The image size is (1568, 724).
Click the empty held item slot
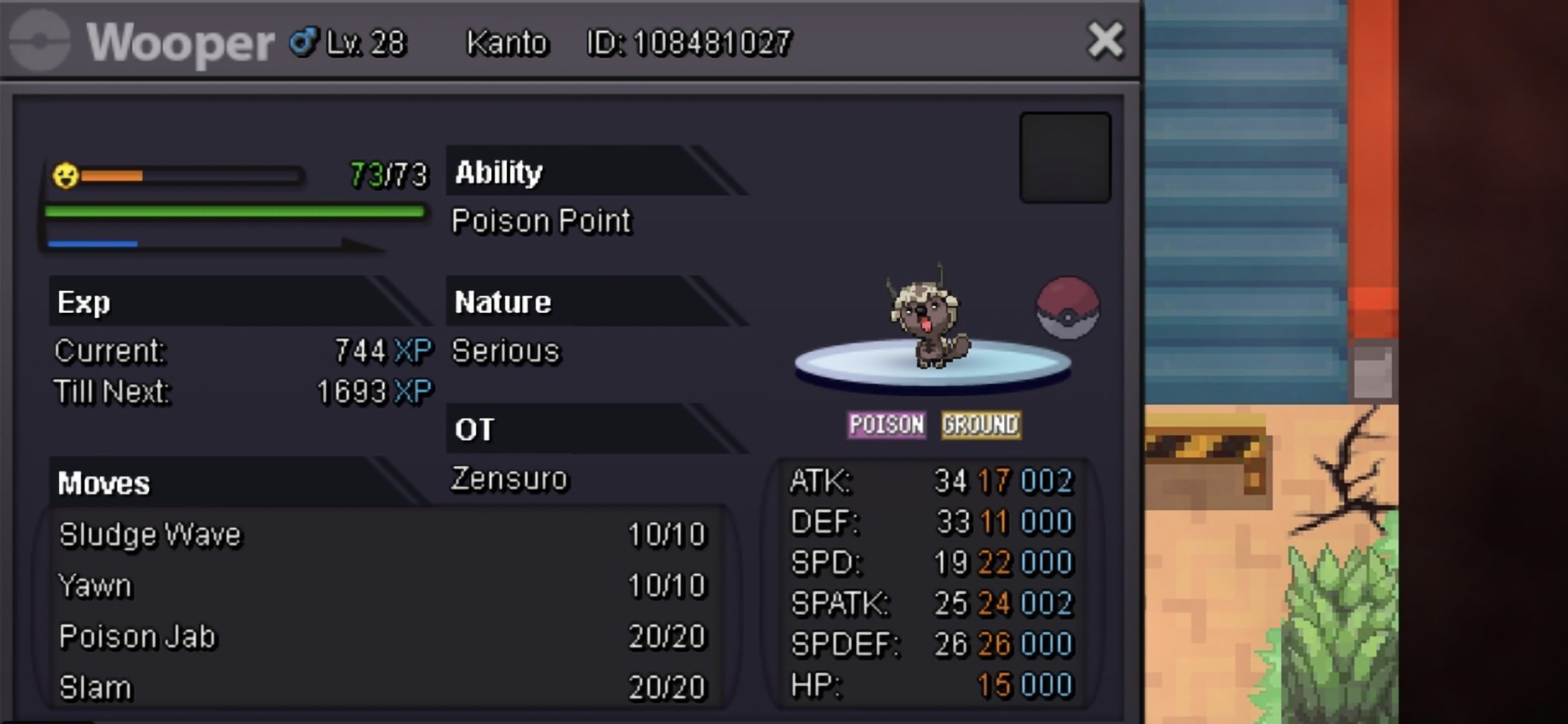(1065, 158)
